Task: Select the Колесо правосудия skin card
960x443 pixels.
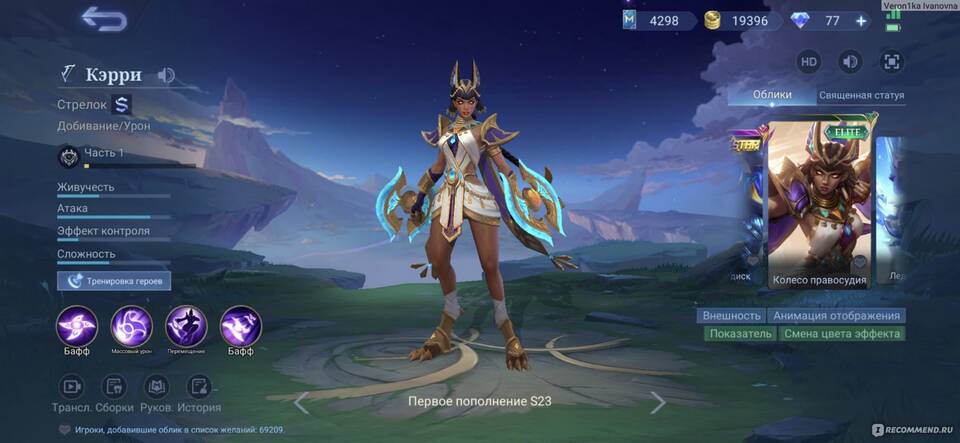Action: point(819,205)
